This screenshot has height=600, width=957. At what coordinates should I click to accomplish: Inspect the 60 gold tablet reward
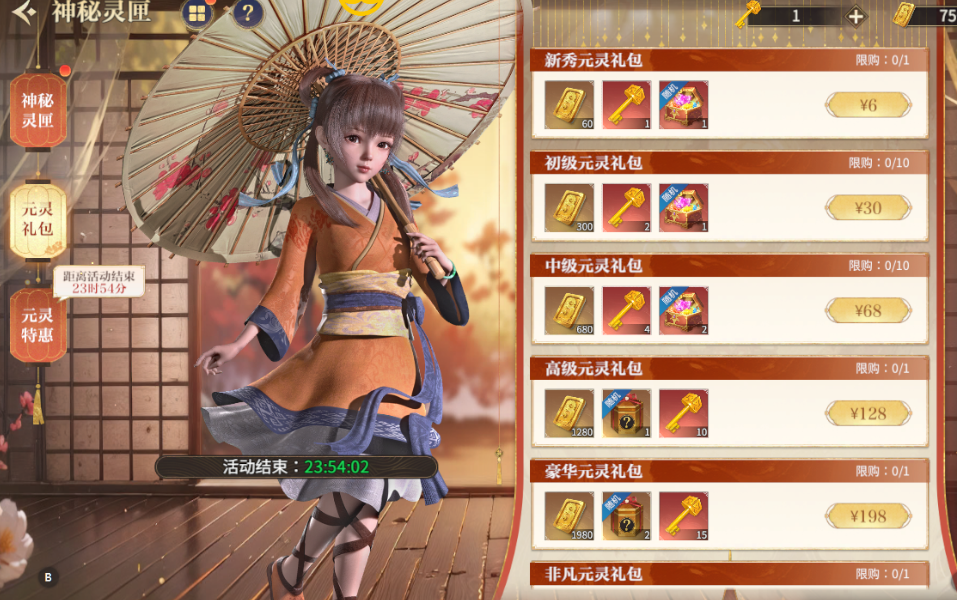[x=569, y=105]
